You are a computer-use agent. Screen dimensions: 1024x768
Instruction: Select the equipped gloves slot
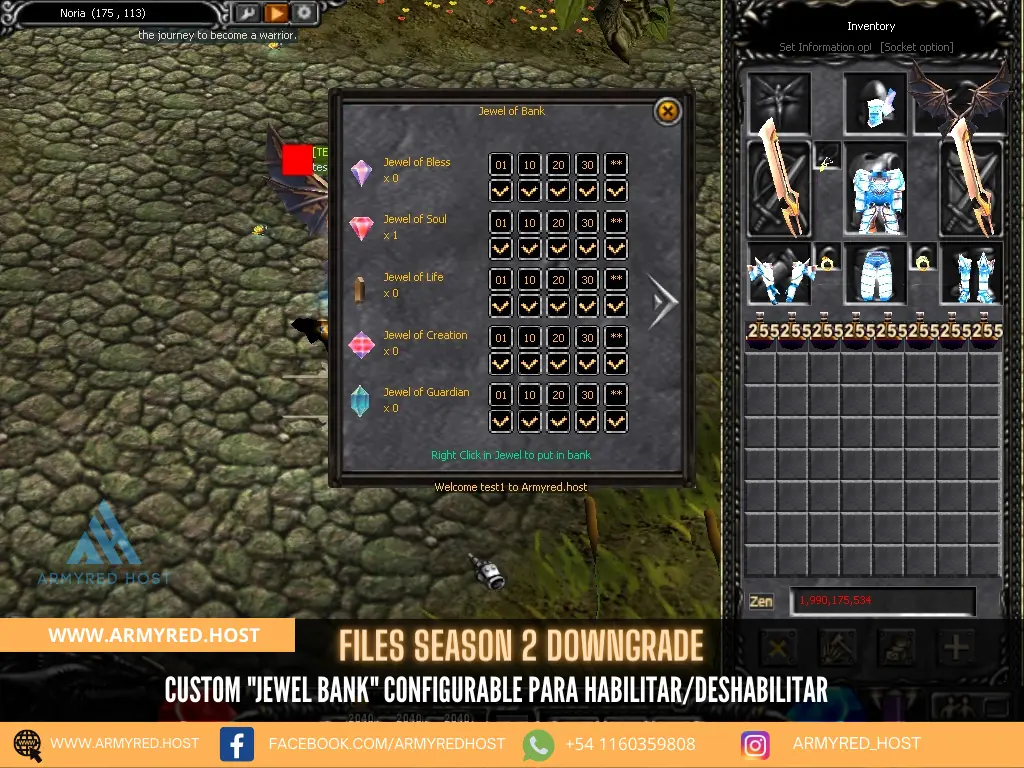pyautogui.click(x=780, y=273)
